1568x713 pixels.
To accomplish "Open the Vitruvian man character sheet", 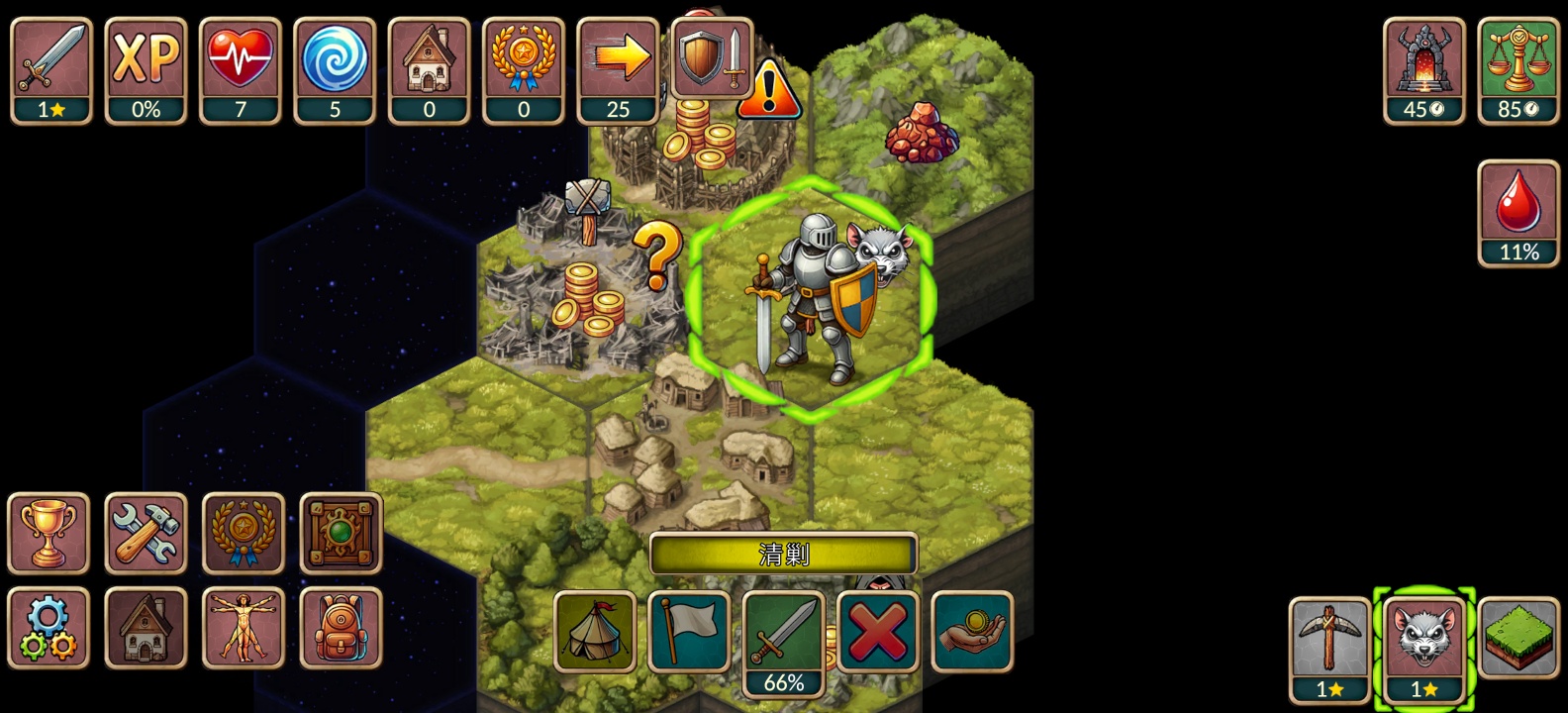I will (244, 628).
